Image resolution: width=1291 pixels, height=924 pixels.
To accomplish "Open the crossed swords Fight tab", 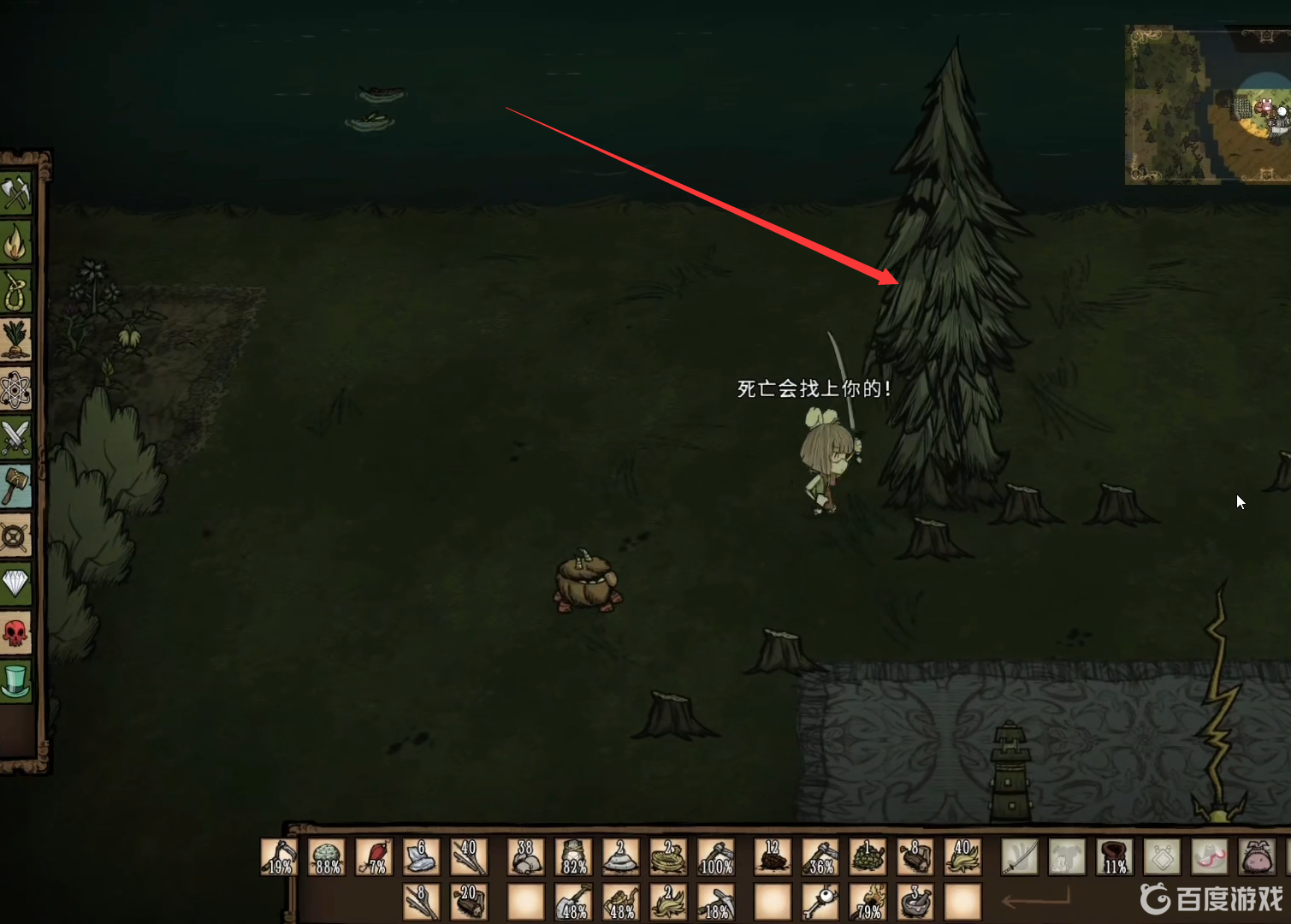I will coord(16,438).
